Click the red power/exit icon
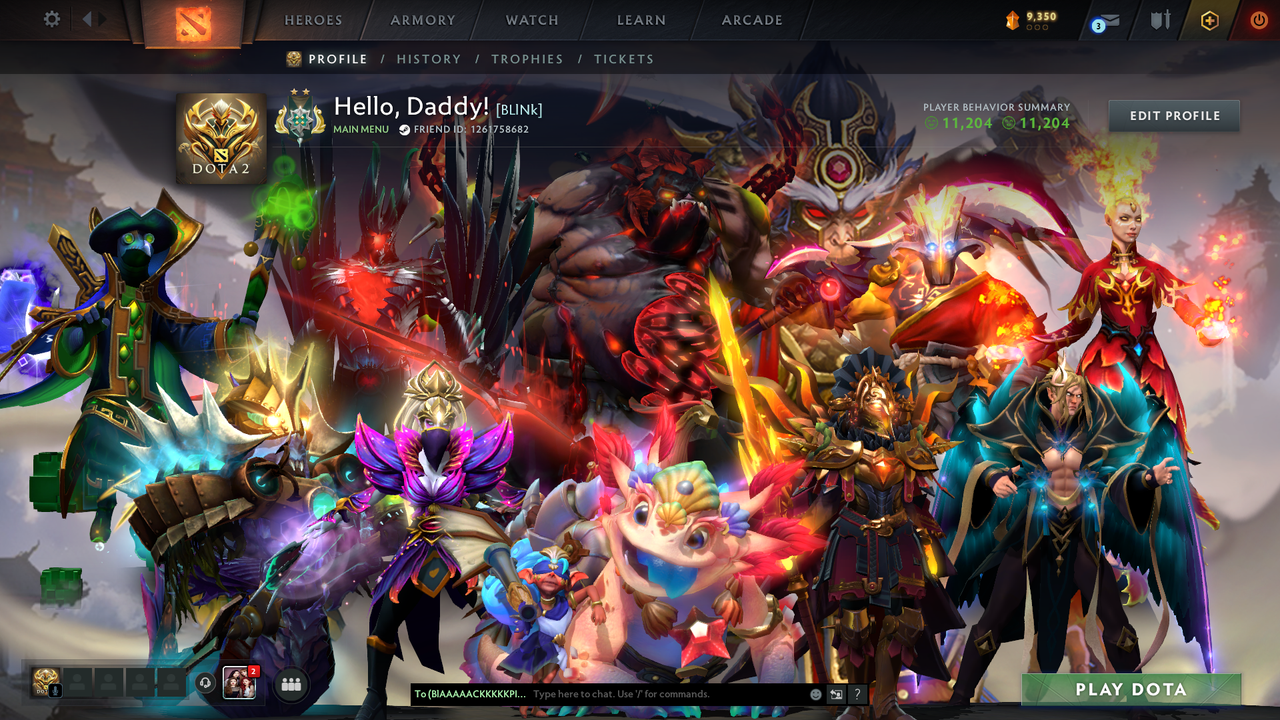Image resolution: width=1280 pixels, height=720 pixels. 1259,19
